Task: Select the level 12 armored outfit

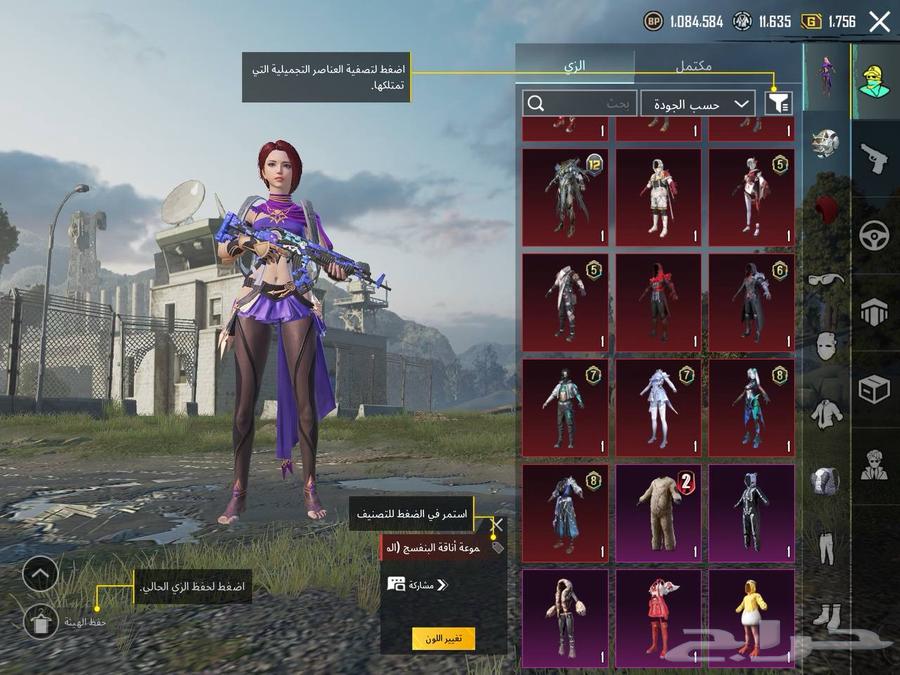Action: [x=565, y=197]
